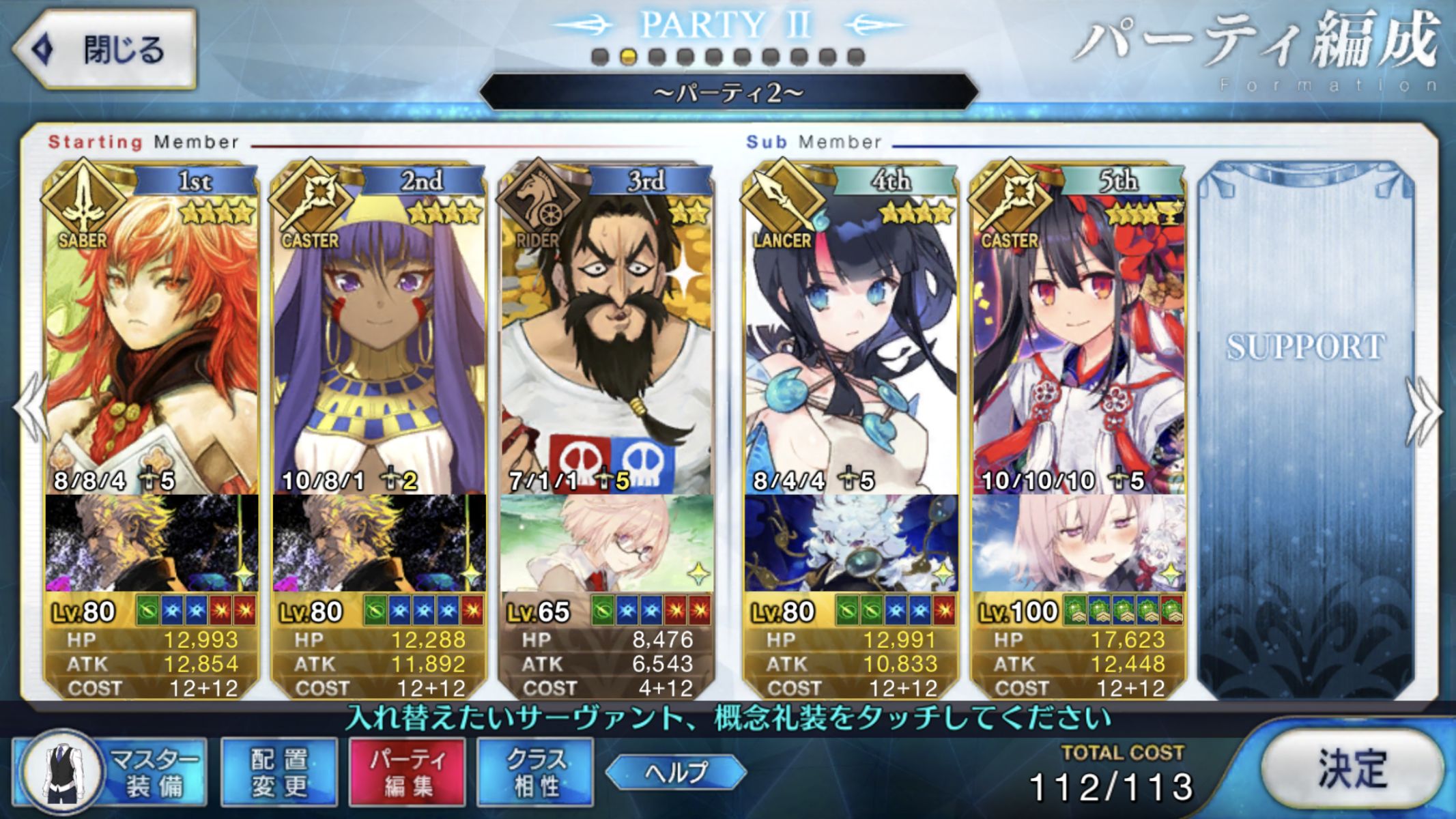This screenshot has width=1456, height=819.
Task: Switch to the next party with right arrow
Action: point(1424,411)
